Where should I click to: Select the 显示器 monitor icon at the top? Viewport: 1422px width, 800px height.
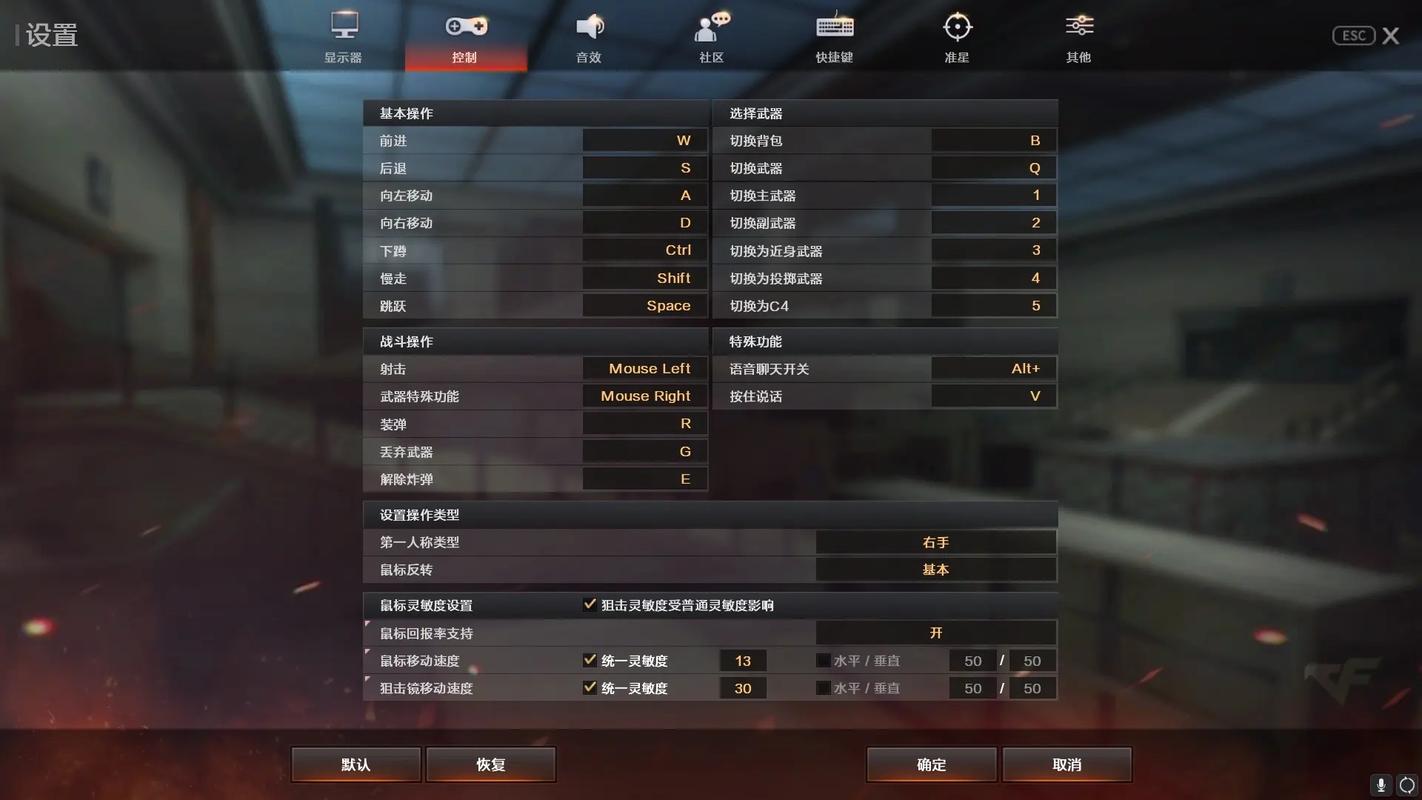[x=343, y=27]
